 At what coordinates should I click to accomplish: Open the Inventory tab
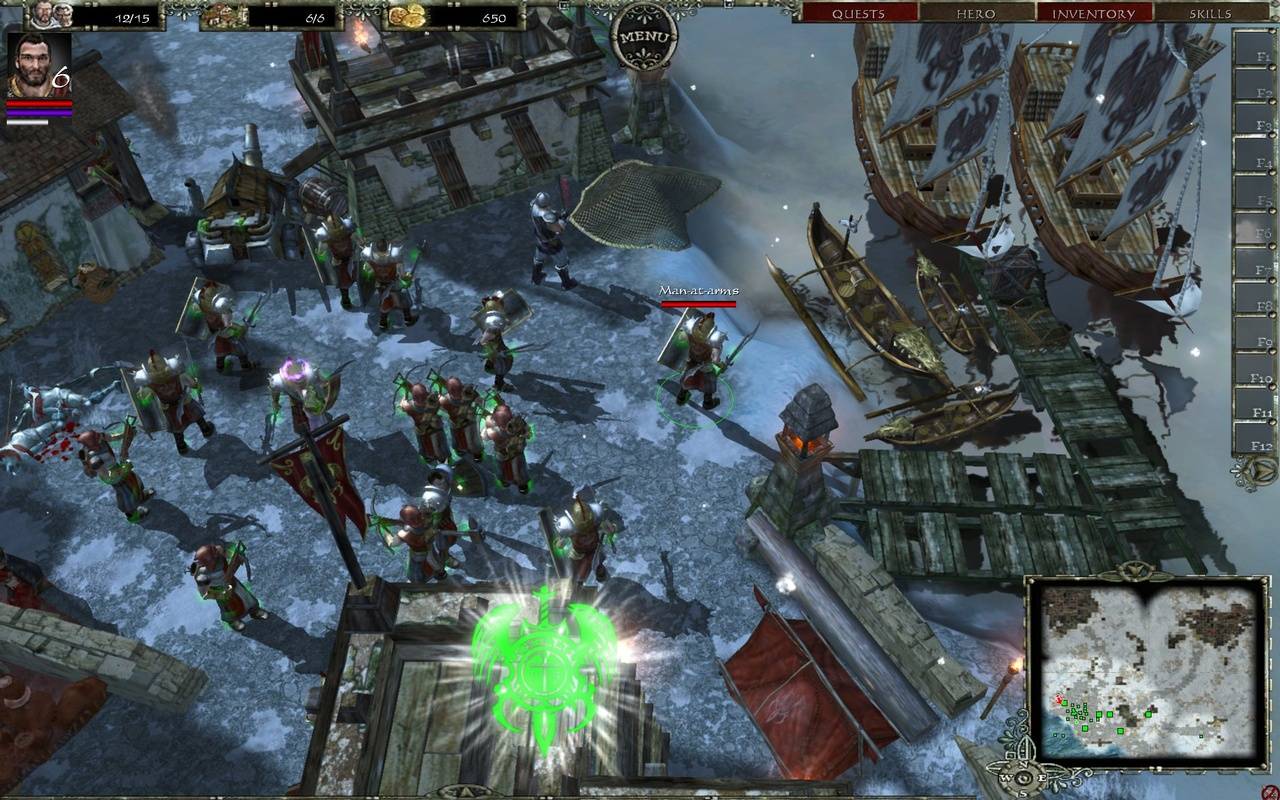(1093, 13)
